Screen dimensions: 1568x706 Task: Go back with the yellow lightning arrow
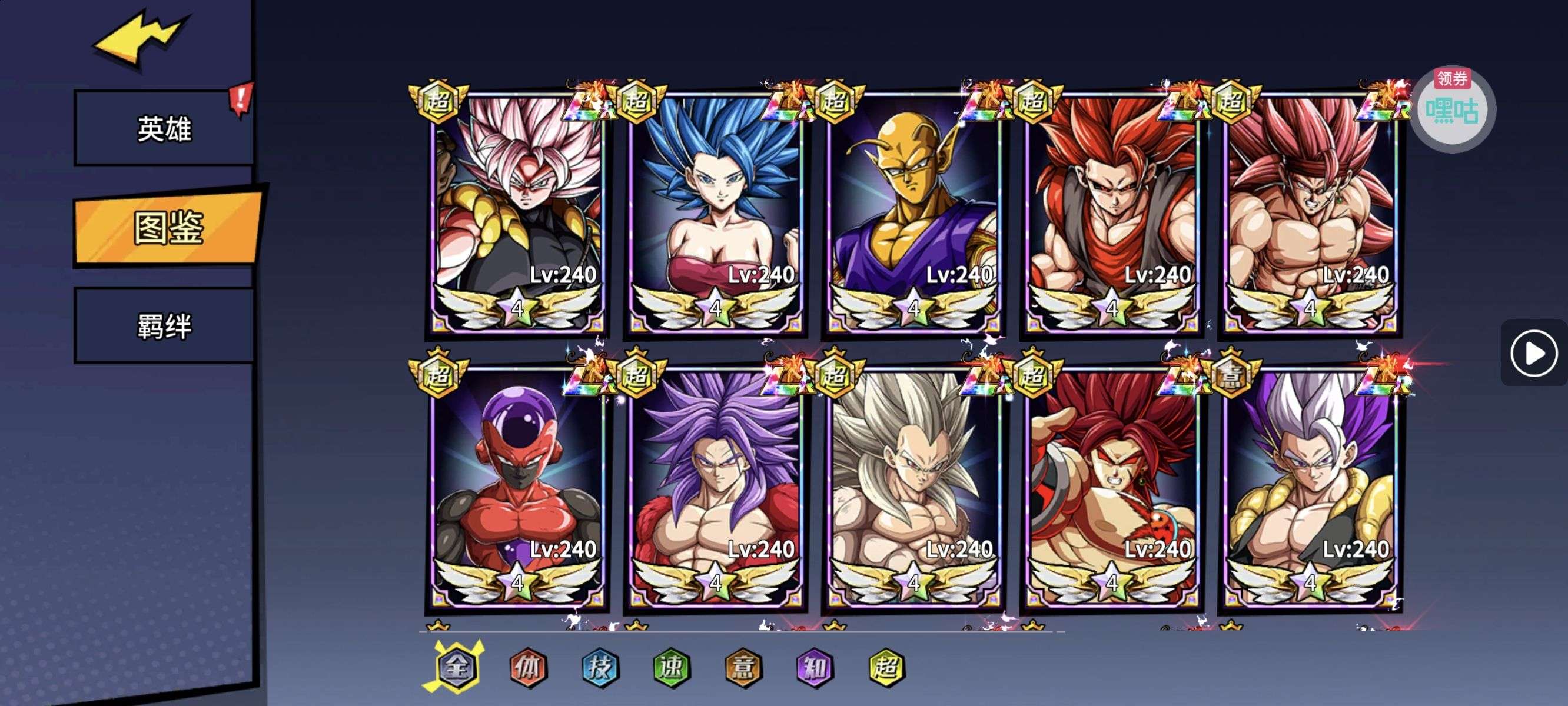click(140, 39)
